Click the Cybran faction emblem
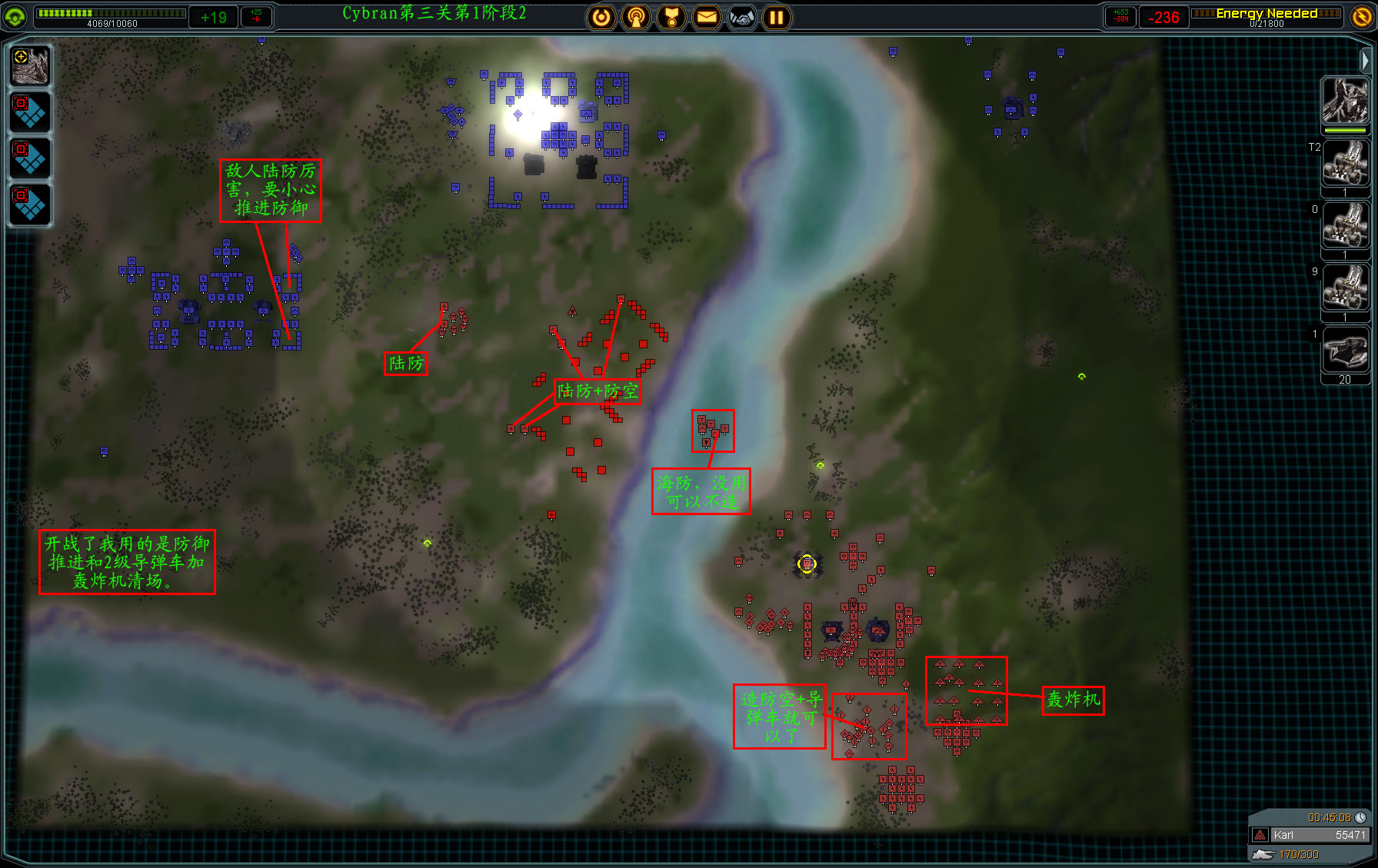1378x868 pixels. pyautogui.click(x=15, y=17)
